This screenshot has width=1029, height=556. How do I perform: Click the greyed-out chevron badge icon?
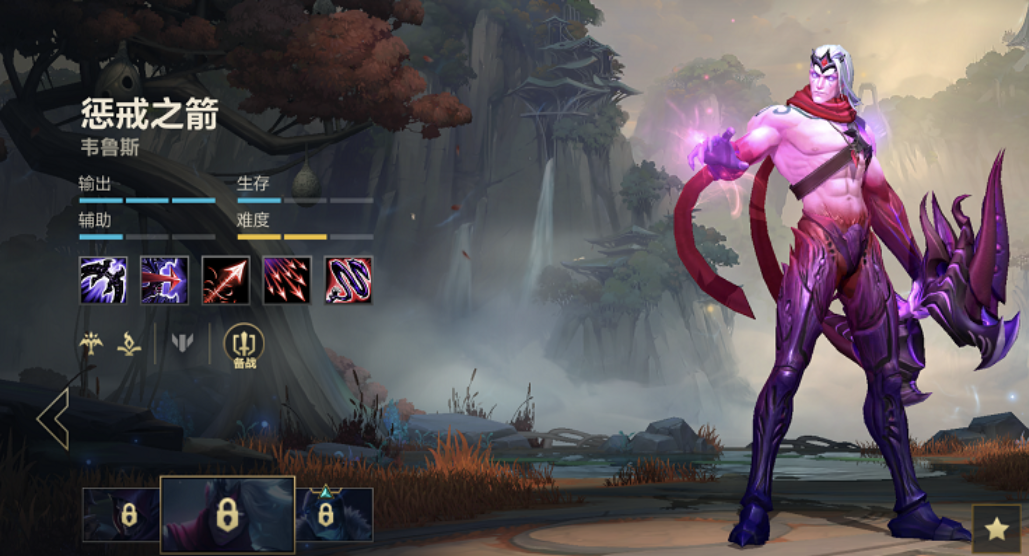(181, 343)
